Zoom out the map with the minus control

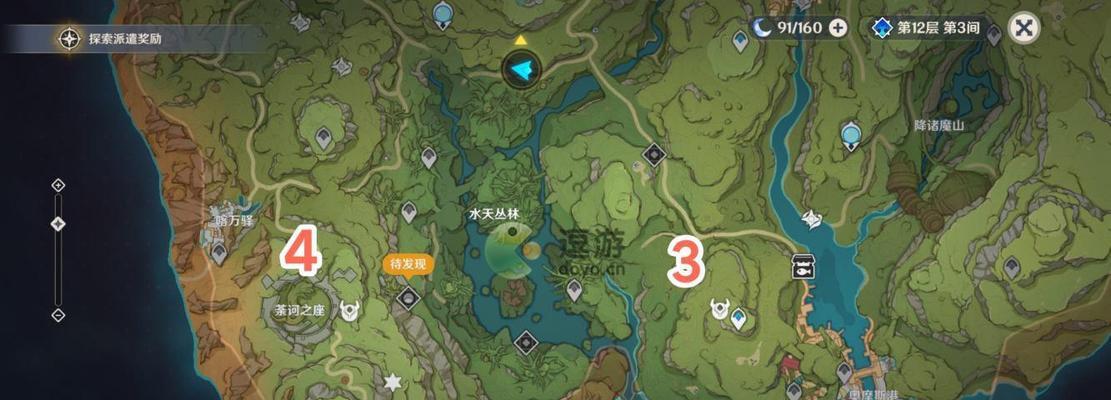pyautogui.click(x=58, y=315)
